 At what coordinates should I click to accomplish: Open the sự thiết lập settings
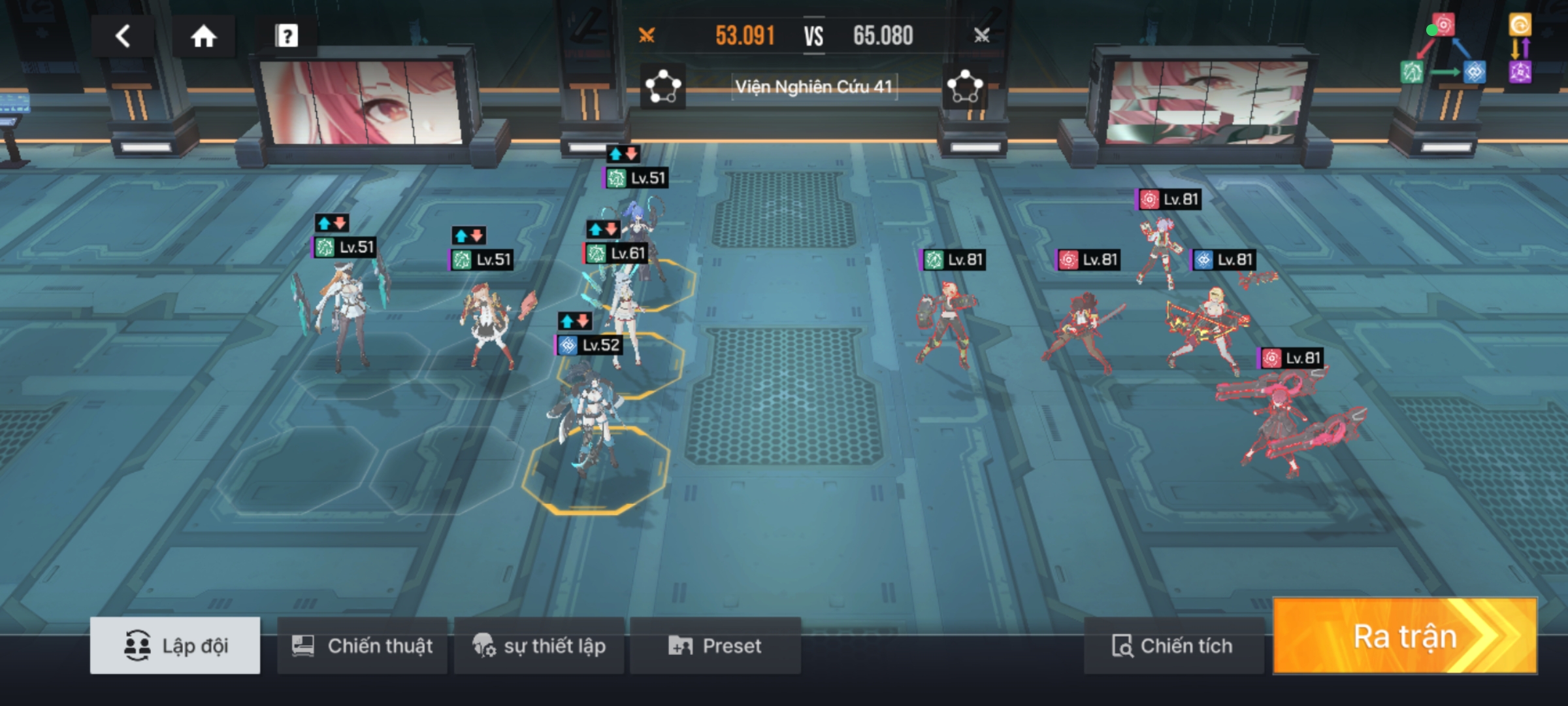pos(539,646)
